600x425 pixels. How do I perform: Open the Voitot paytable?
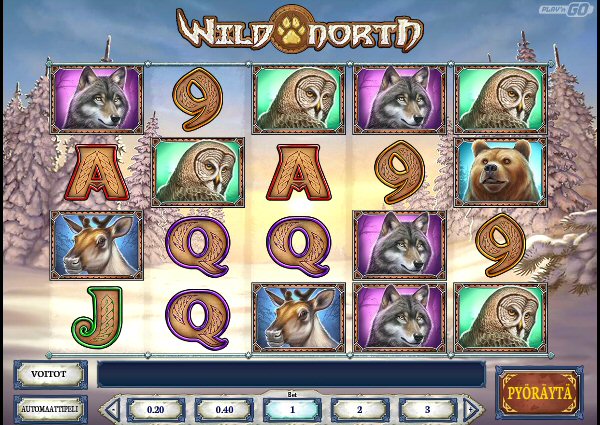[50, 374]
